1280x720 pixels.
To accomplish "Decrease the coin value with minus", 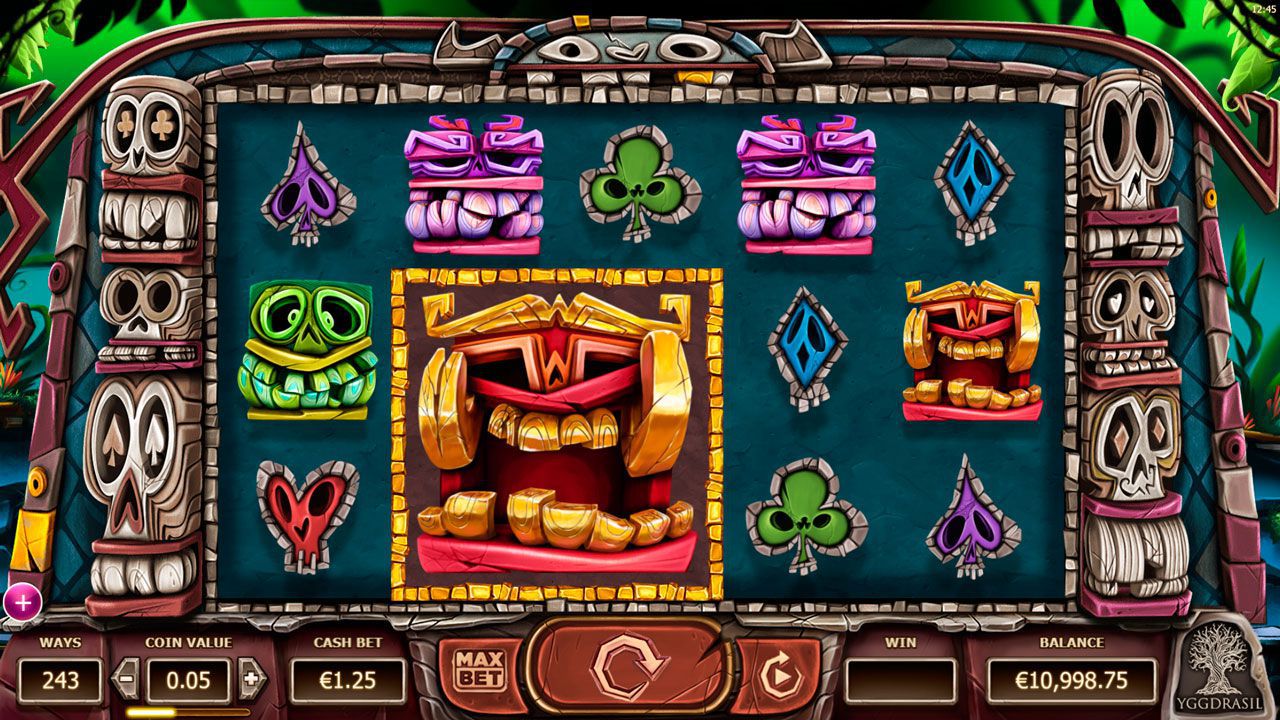I will (x=127, y=680).
